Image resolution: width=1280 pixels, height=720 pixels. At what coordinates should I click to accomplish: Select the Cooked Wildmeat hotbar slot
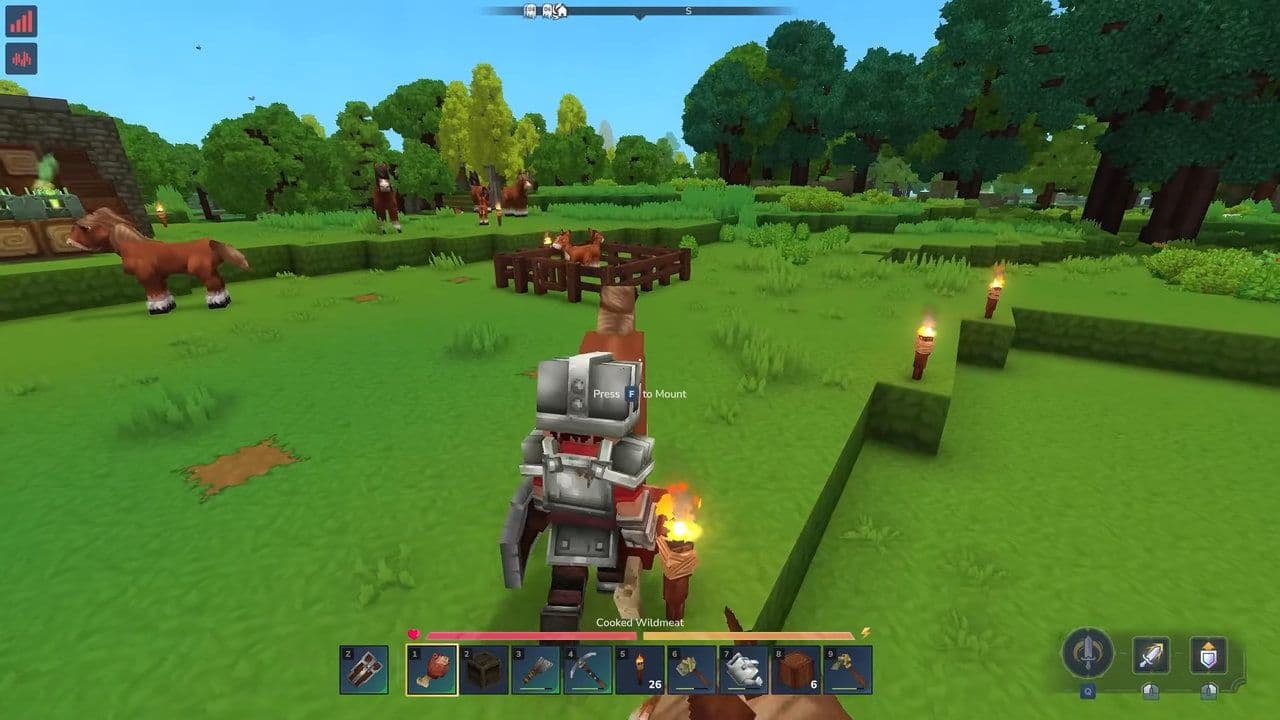point(432,670)
